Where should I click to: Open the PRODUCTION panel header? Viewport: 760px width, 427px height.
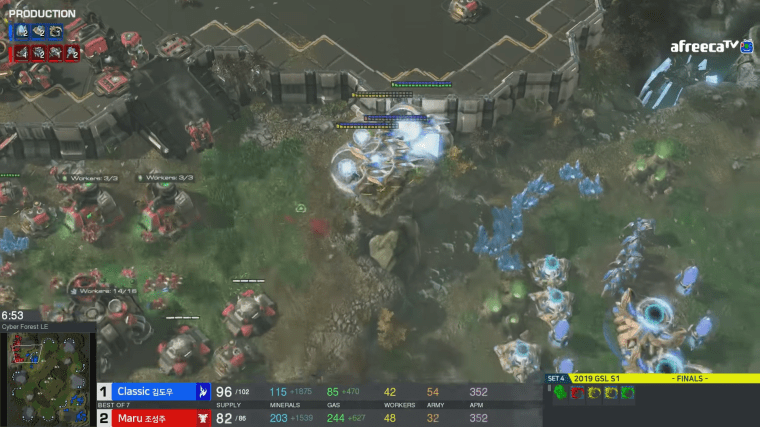pyautogui.click(x=42, y=13)
